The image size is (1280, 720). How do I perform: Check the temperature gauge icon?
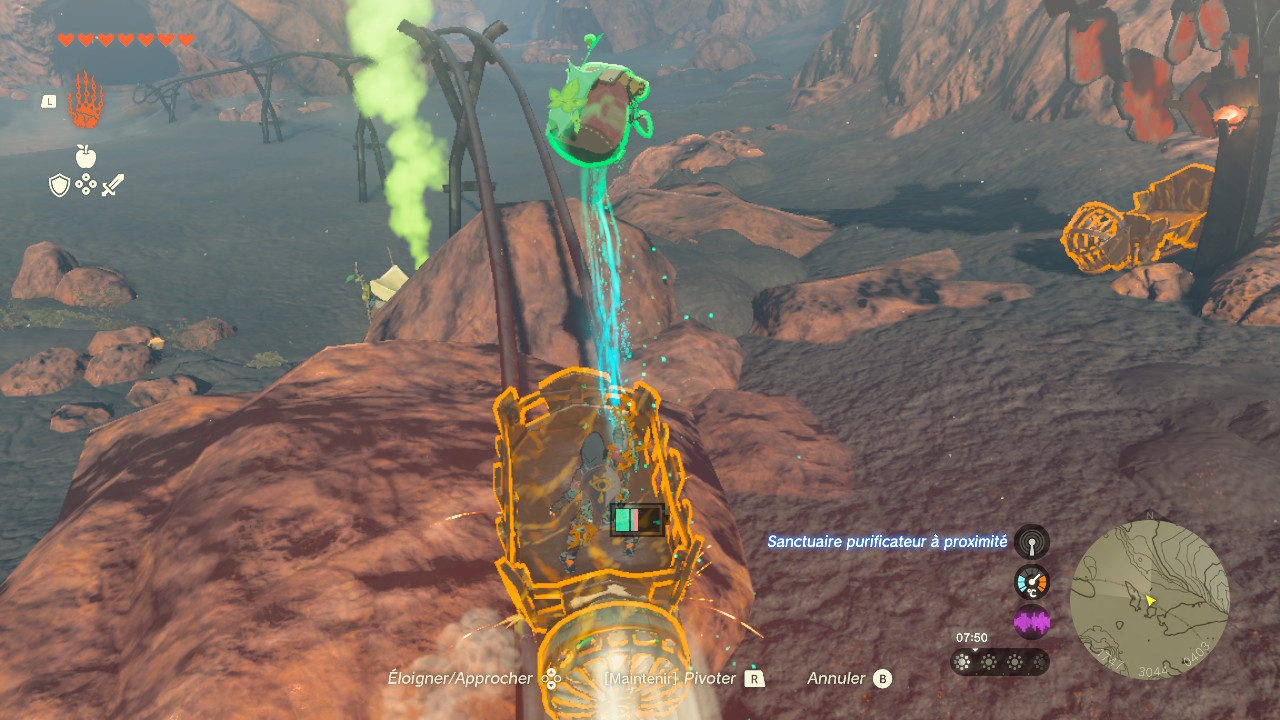1031,582
